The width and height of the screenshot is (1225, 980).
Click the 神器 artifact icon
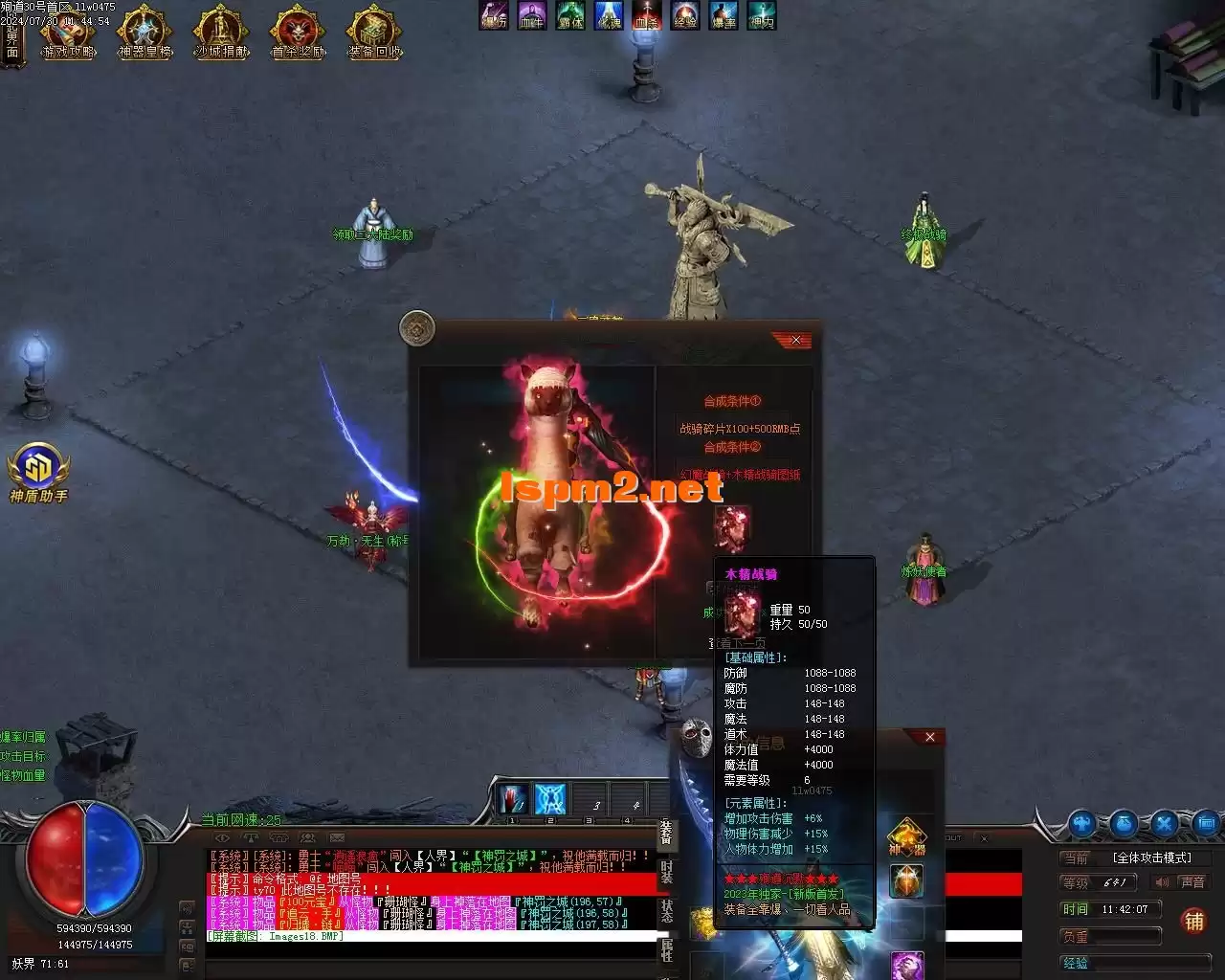tap(906, 837)
